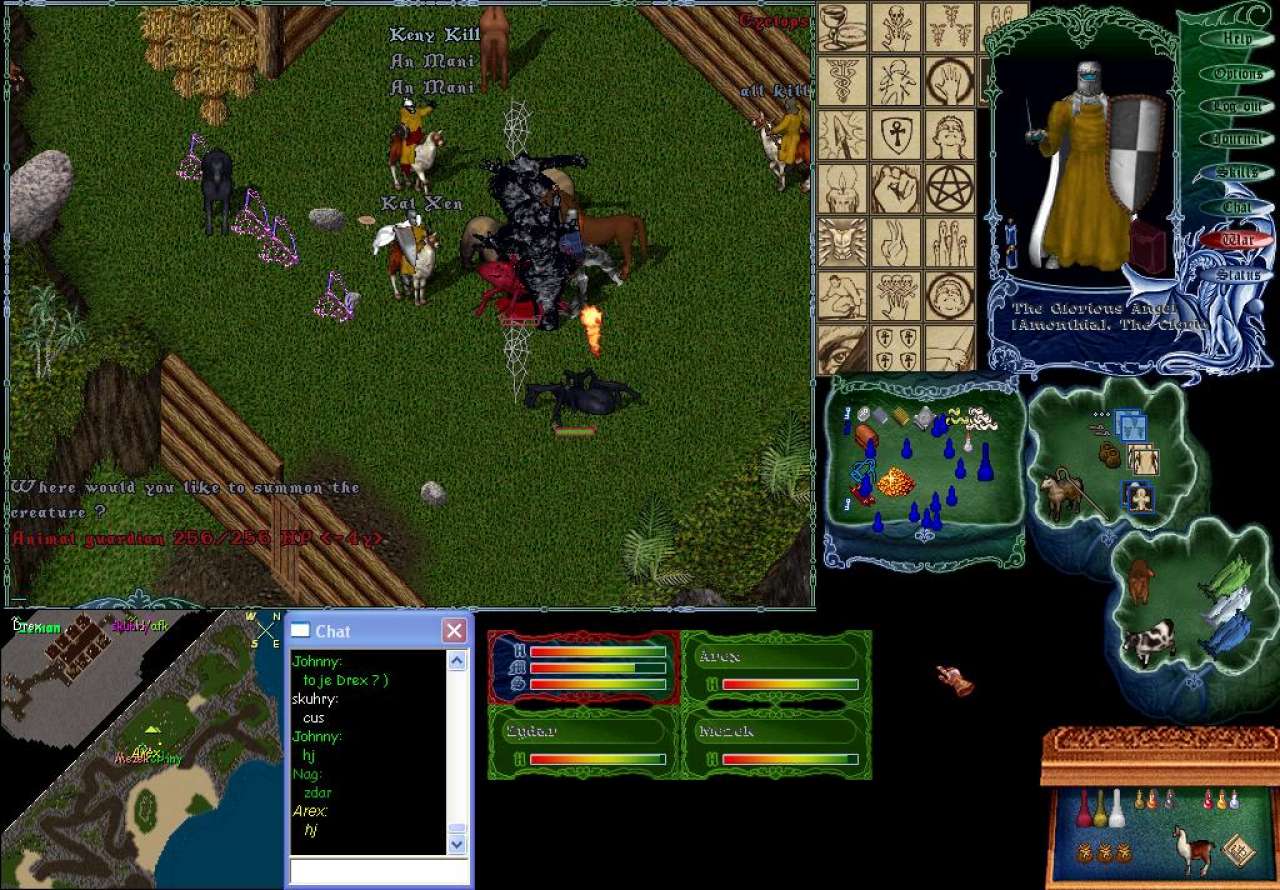Toggle the red War mode button
Viewport: 1280px width, 890px height.
click(1237, 240)
